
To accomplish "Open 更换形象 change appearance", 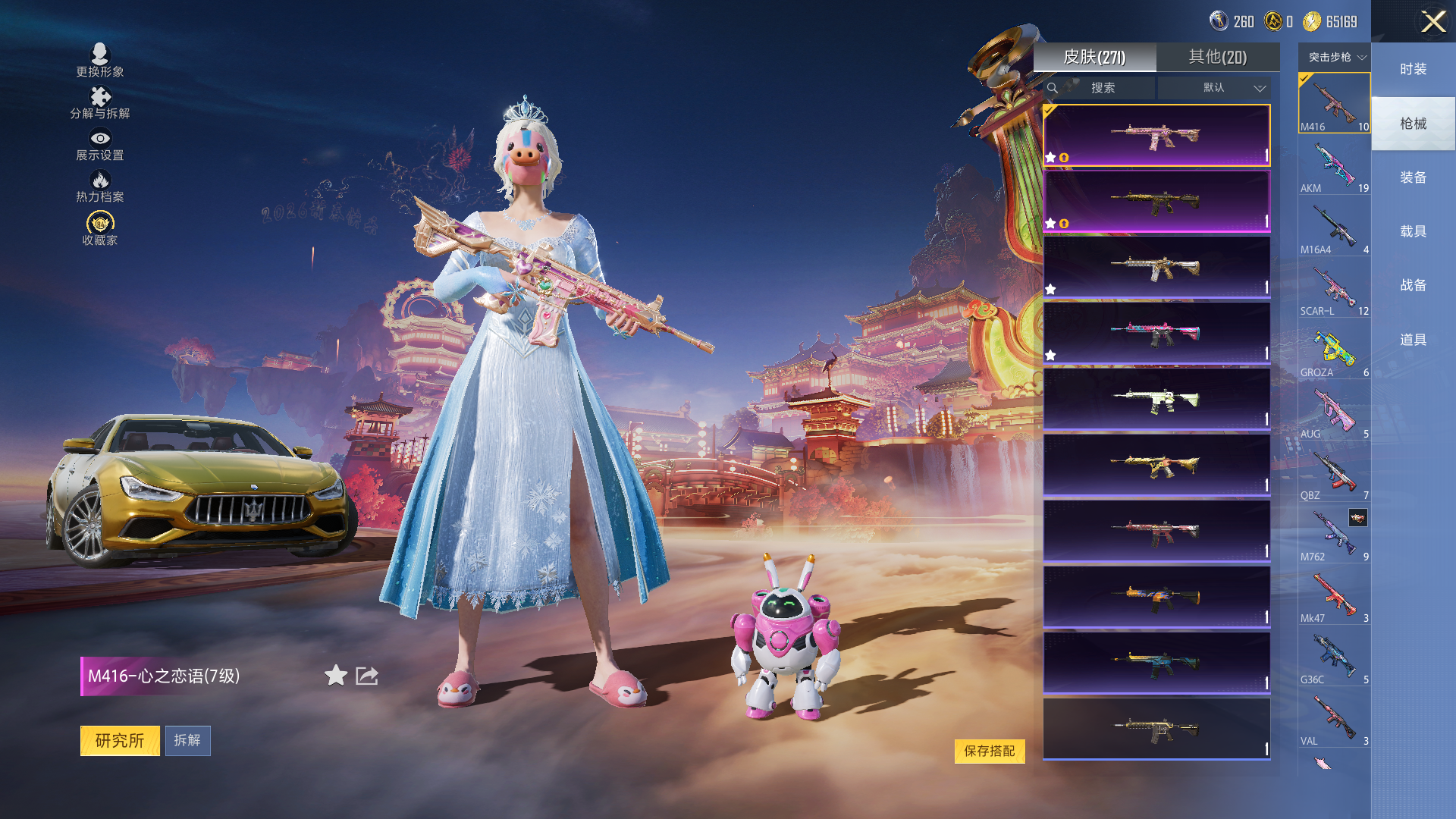I will [100, 60].
